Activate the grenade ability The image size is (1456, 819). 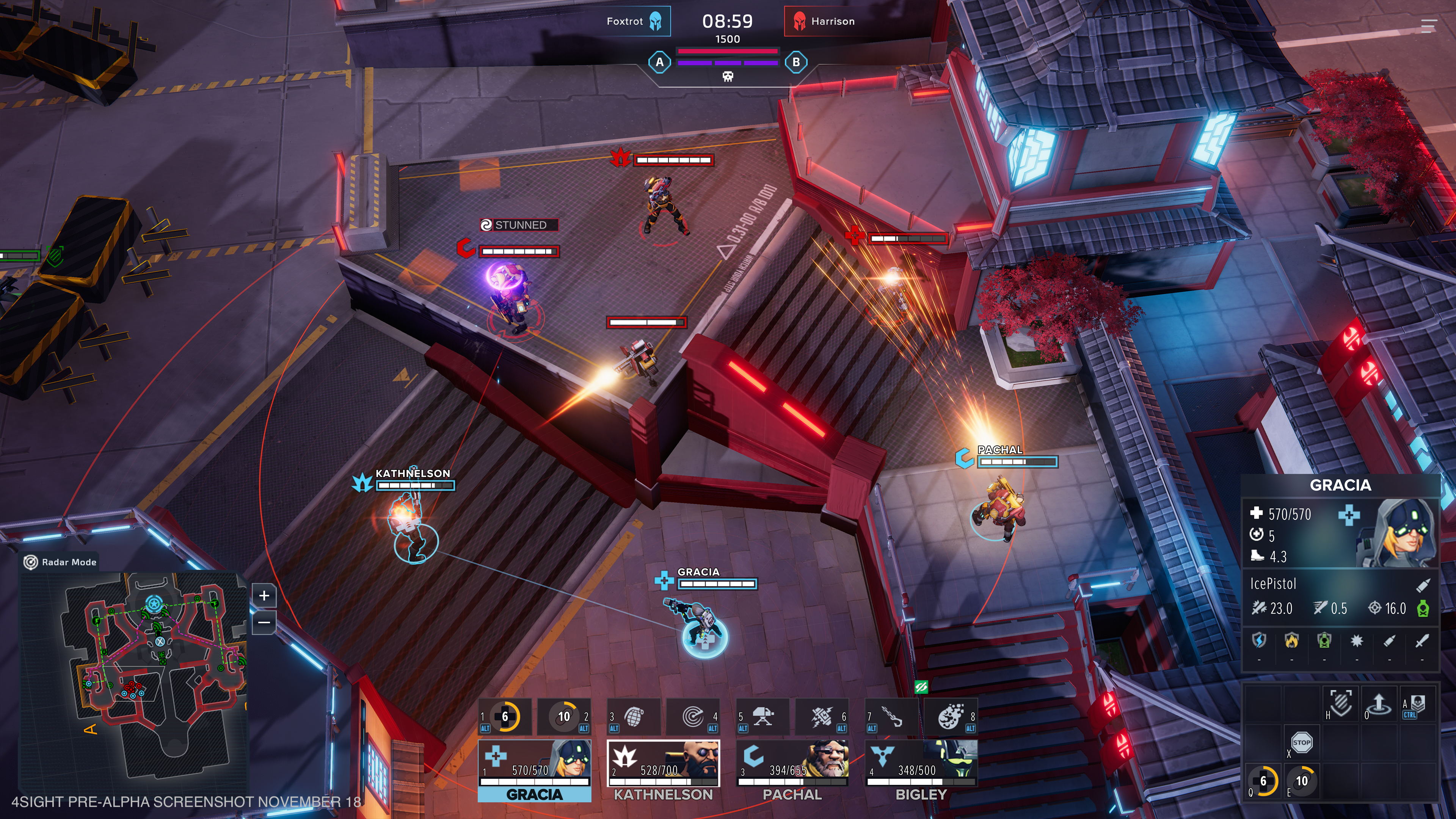[x=634, y=717]
